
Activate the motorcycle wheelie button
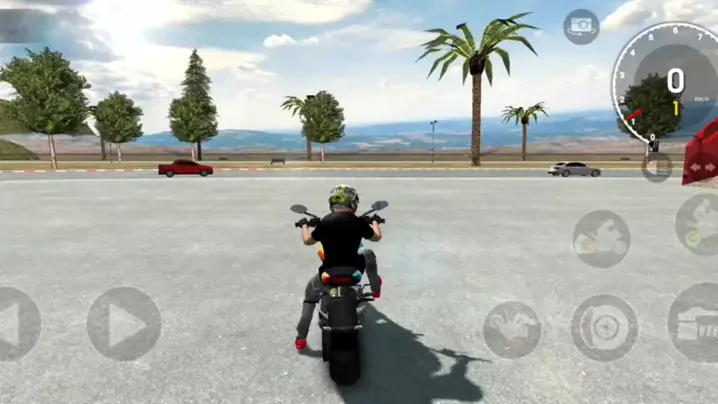pyautogui.click(x=601, y=238)
